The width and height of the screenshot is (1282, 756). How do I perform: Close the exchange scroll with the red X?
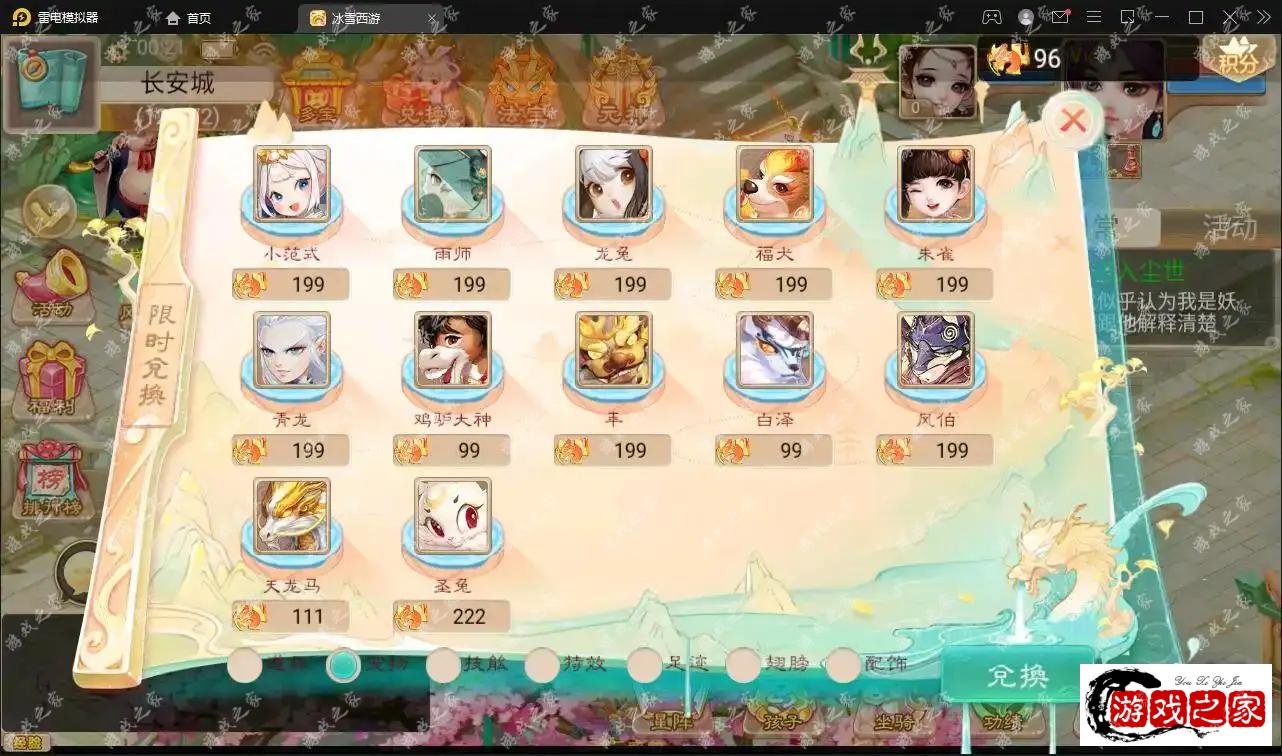click(x=1073, y=122)
